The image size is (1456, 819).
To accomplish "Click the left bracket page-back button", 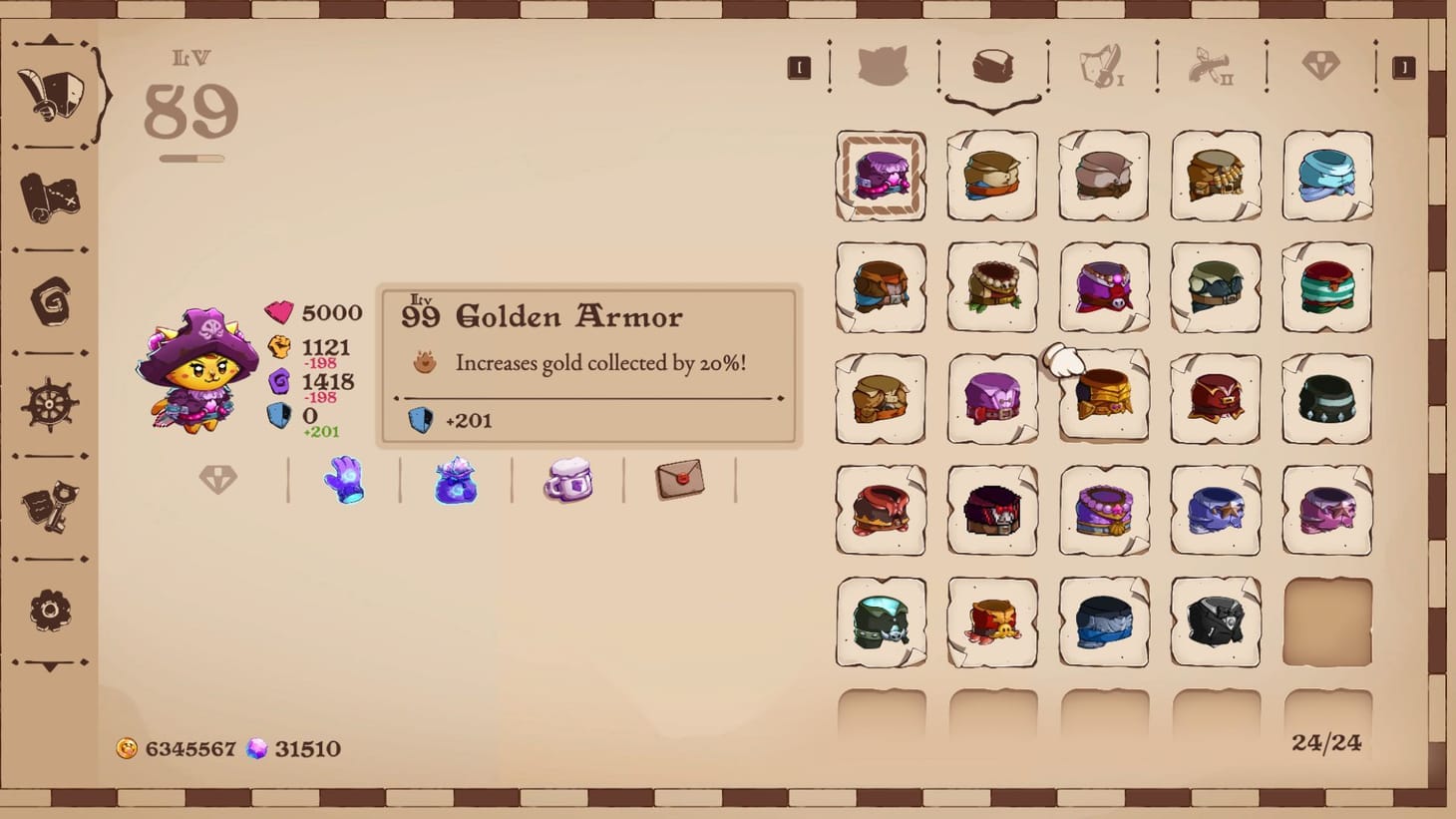I will [x=799, y=67].
